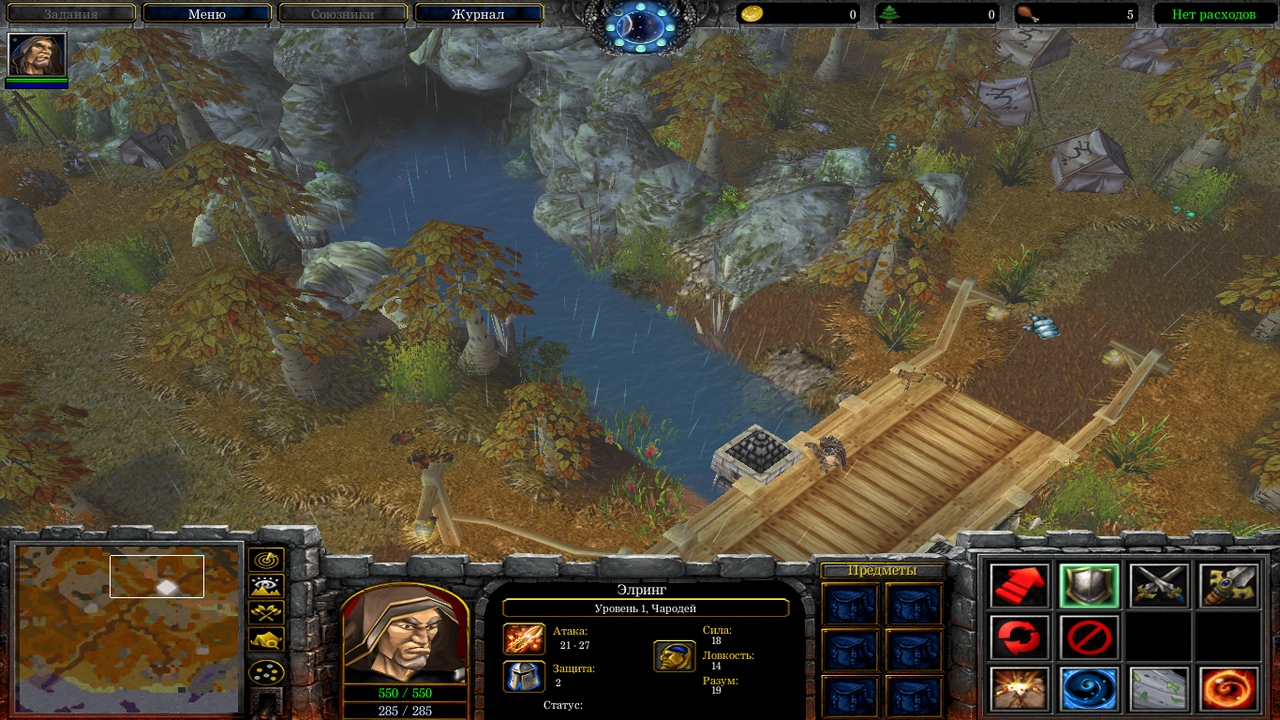
Task: Toggle minimap terrain display eye button
Action: click(267, 587)
